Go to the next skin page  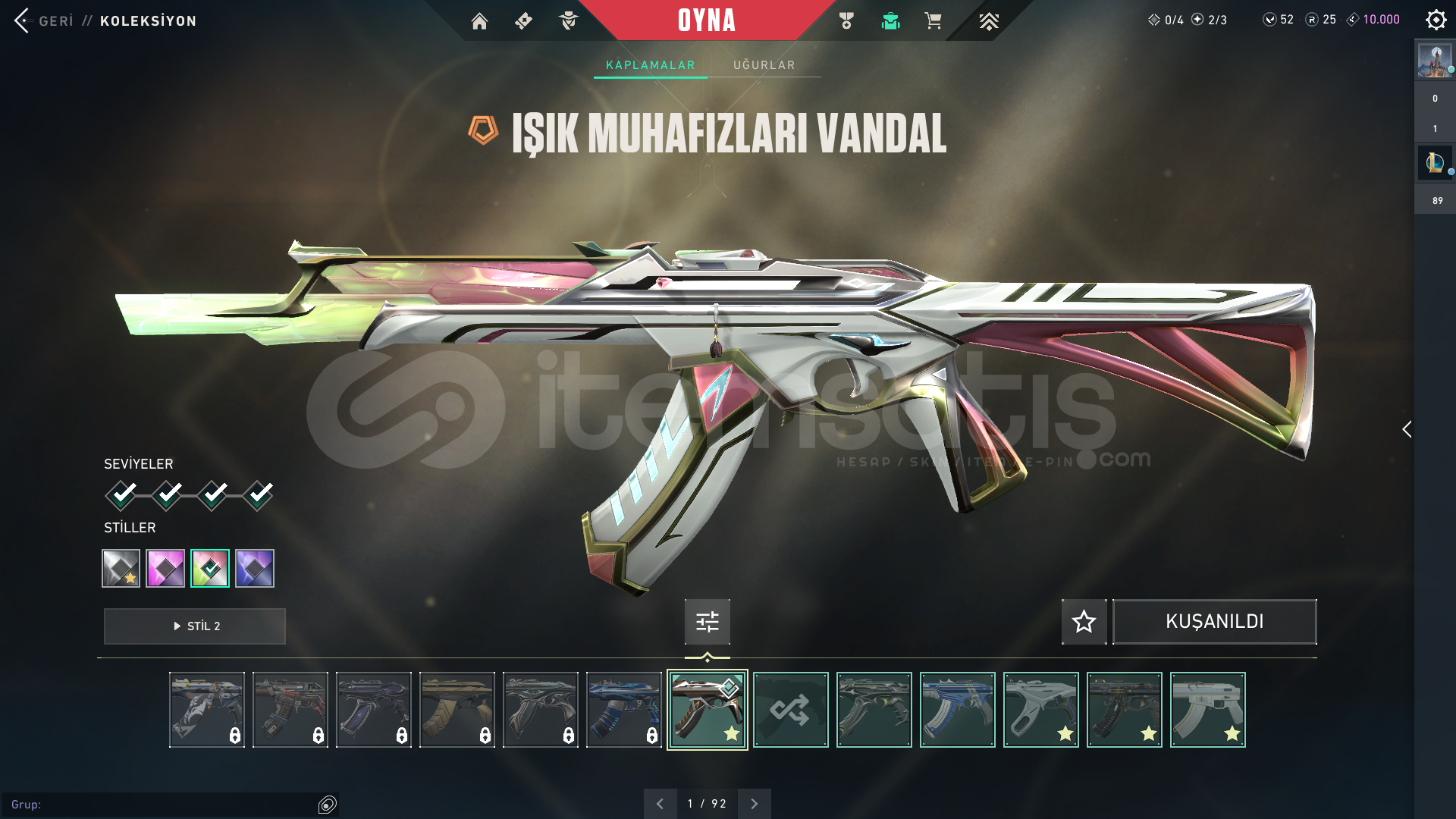(x=754, y=804)
